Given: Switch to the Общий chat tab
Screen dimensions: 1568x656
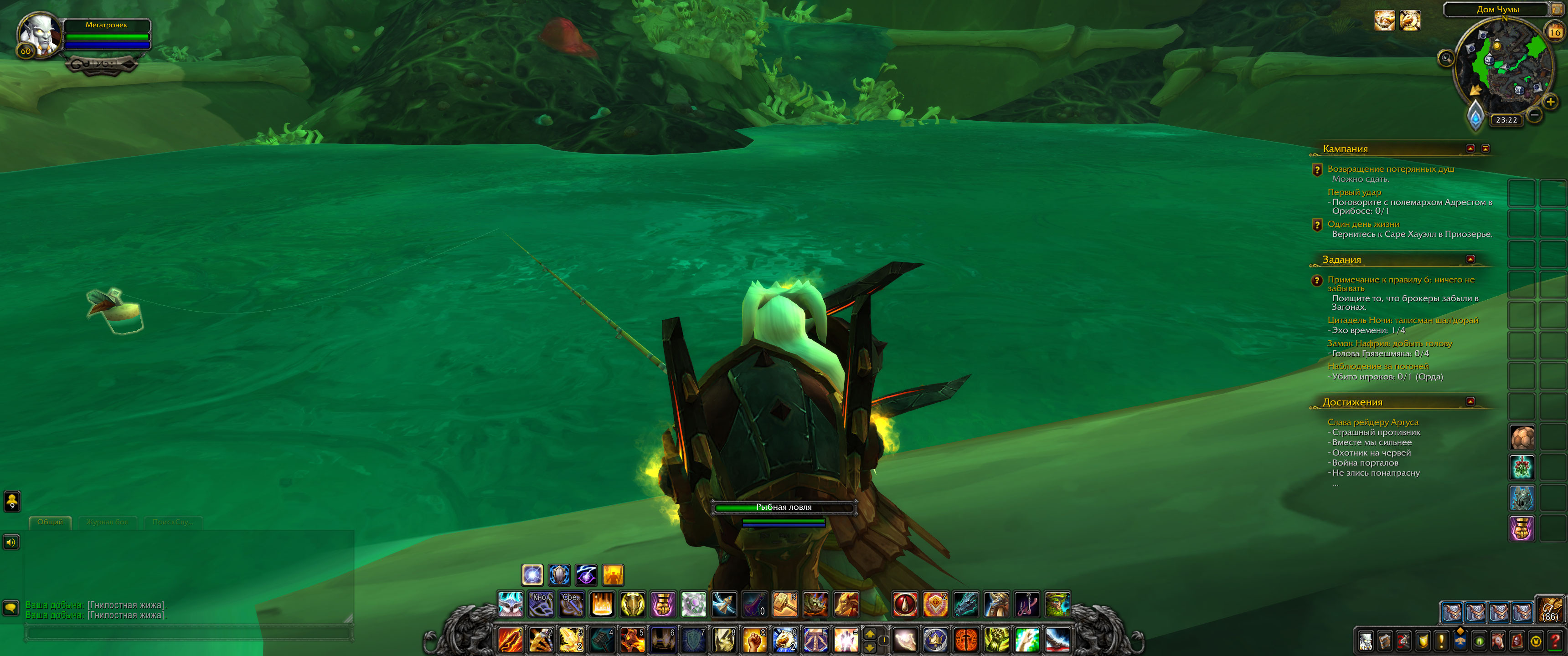Looking at the screenshot, I should (50, 522).
